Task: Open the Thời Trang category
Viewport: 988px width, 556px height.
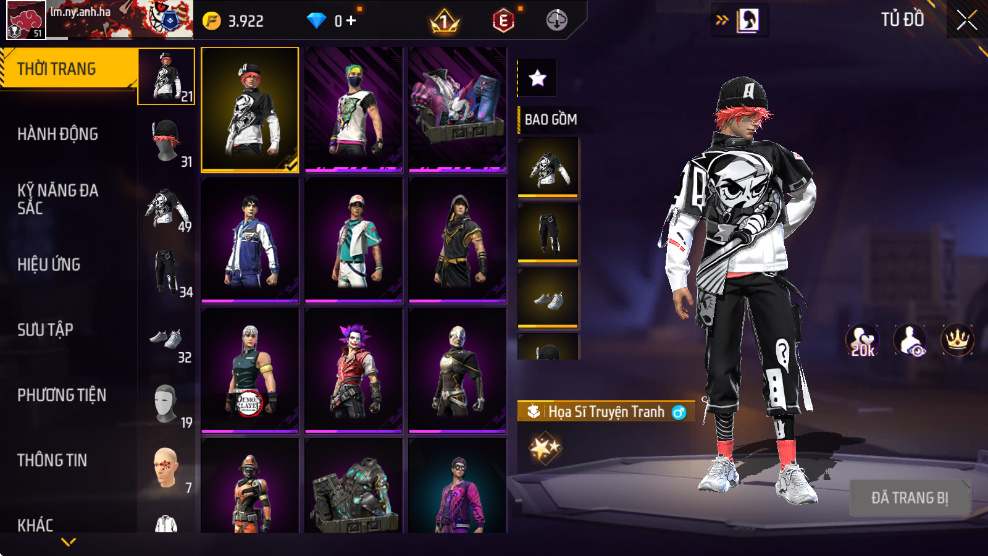Action: (58, 69)
